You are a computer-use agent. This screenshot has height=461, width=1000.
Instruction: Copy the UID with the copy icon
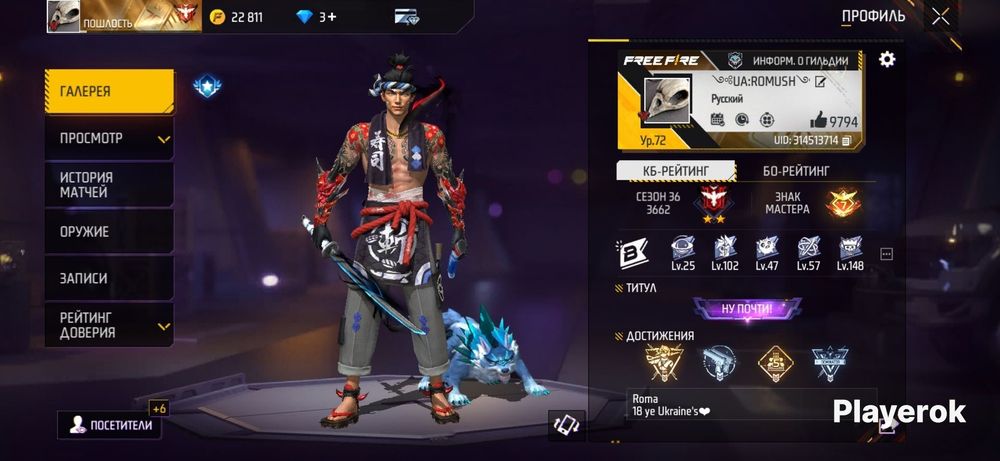point(847,141)
